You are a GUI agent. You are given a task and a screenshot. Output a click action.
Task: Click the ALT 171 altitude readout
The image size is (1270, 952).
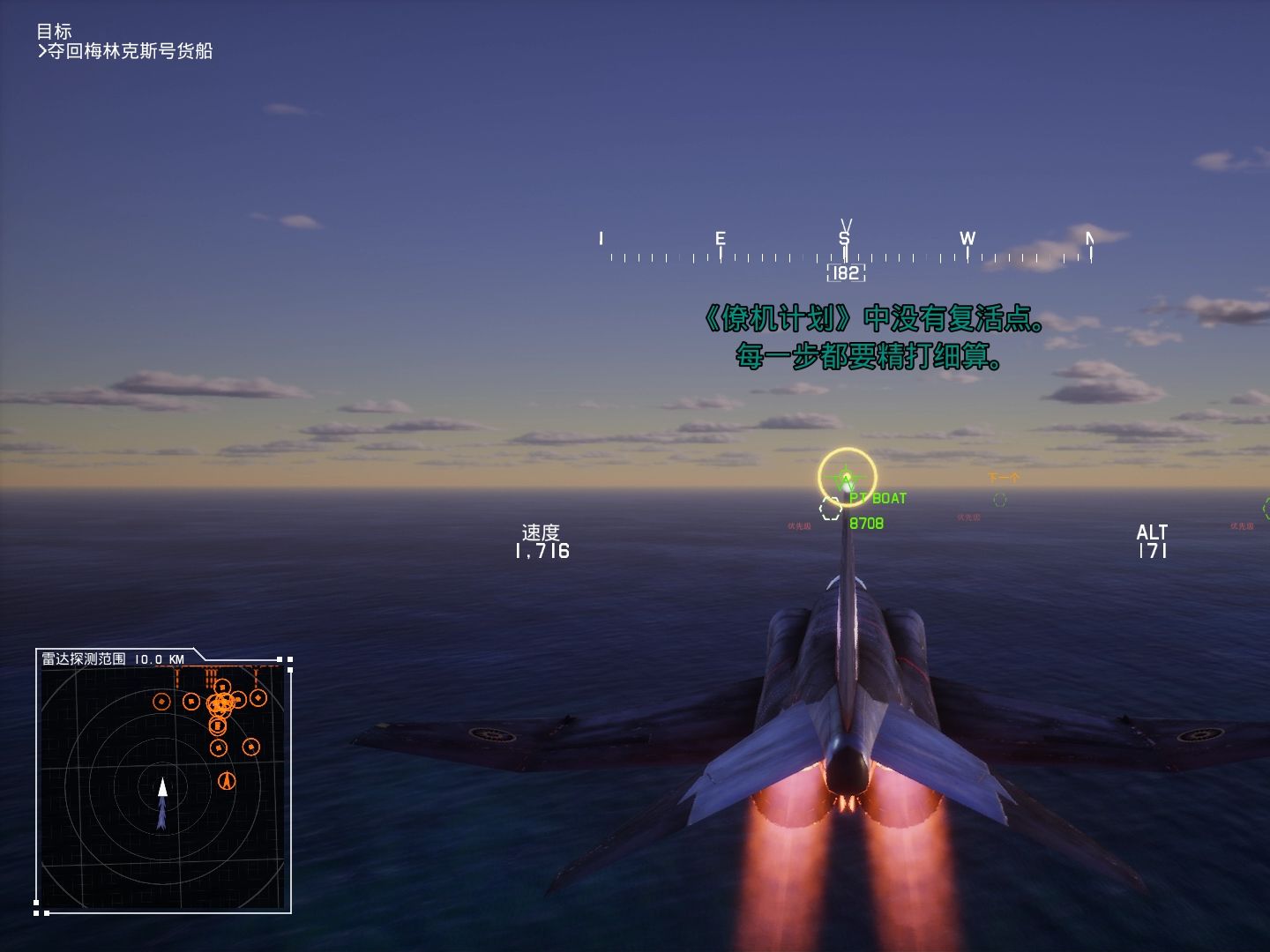pos(1154,541)
